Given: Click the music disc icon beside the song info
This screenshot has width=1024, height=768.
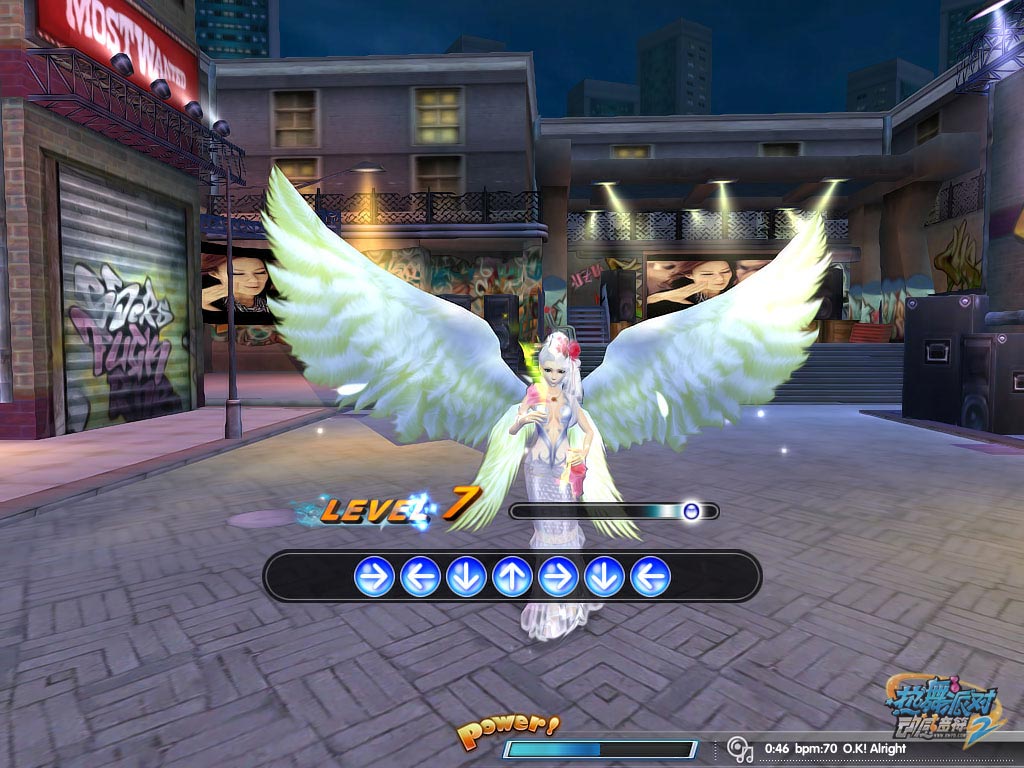Looking at the screenshot, I should [740, 749].
